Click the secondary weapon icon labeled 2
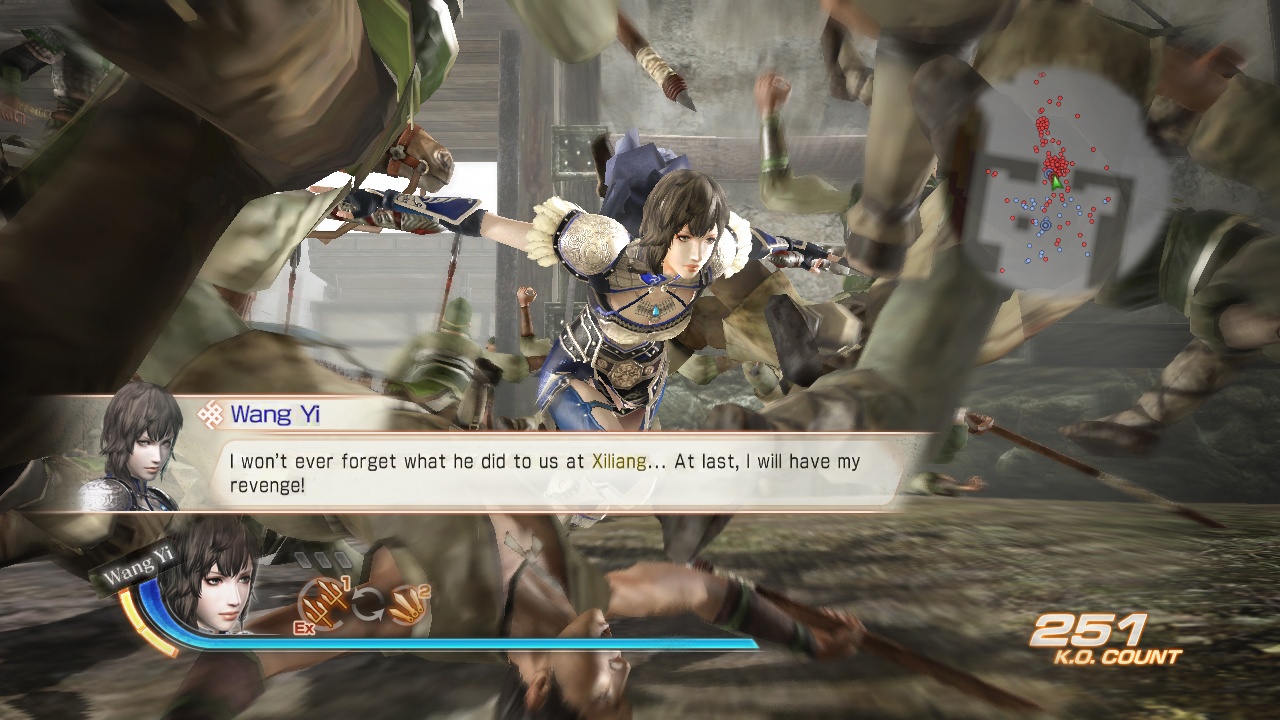The height and width of the screenshot is (720, 1280). 406,605
